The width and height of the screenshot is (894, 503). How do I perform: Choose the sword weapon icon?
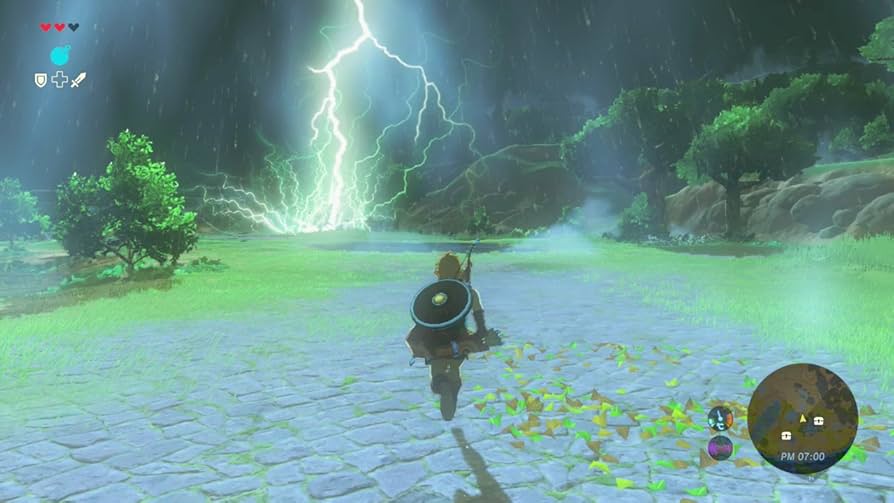click(78, 79)
